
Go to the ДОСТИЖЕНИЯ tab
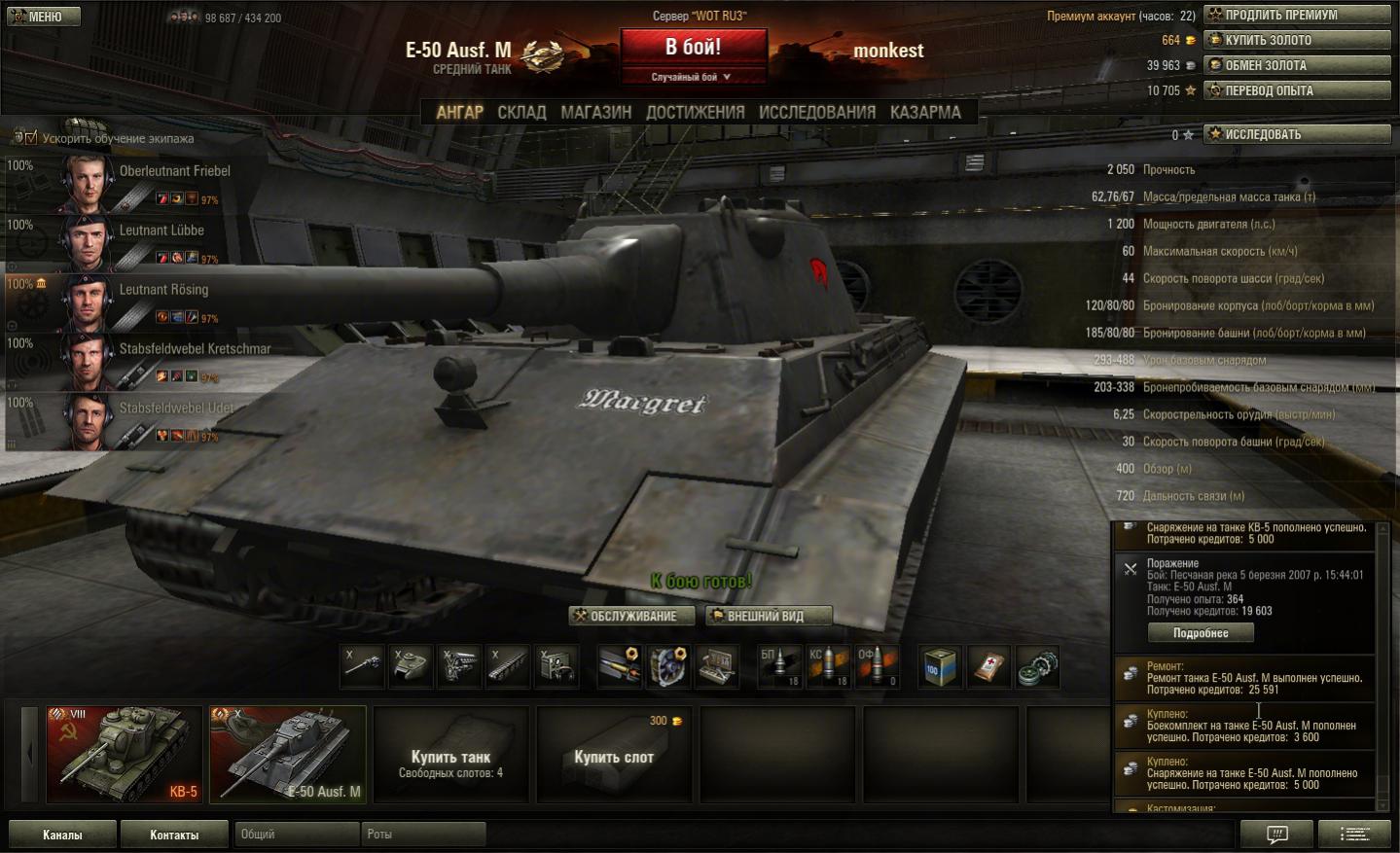coord(695,113)
